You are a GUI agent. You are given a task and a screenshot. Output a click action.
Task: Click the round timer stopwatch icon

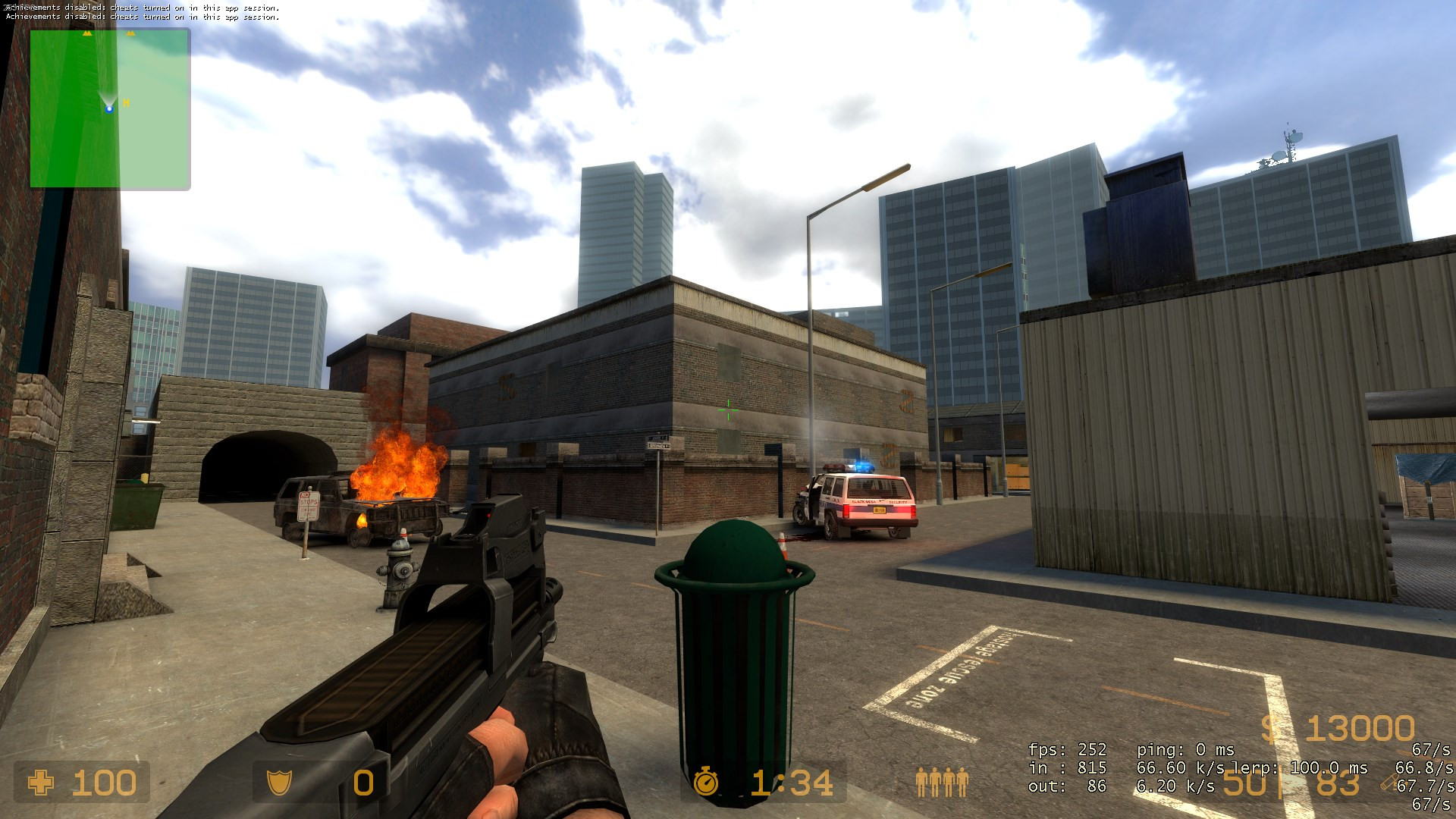tap(706, 782)
